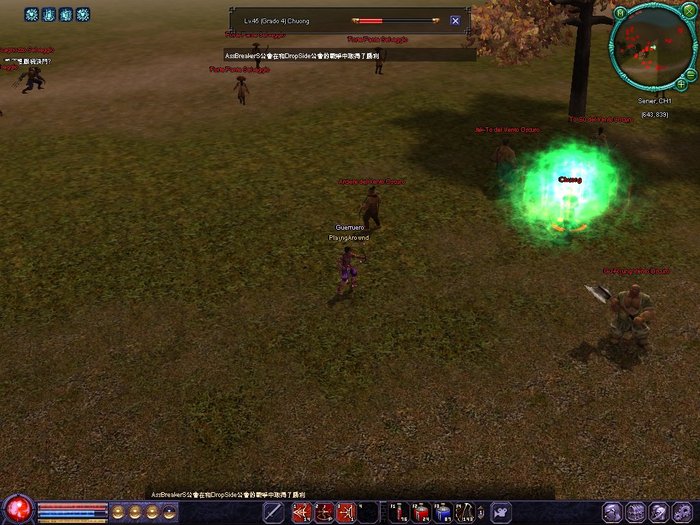Toggle the camera icon on the hotbar
The height and width of the screenshot is (525, 700).
[501, 513]
